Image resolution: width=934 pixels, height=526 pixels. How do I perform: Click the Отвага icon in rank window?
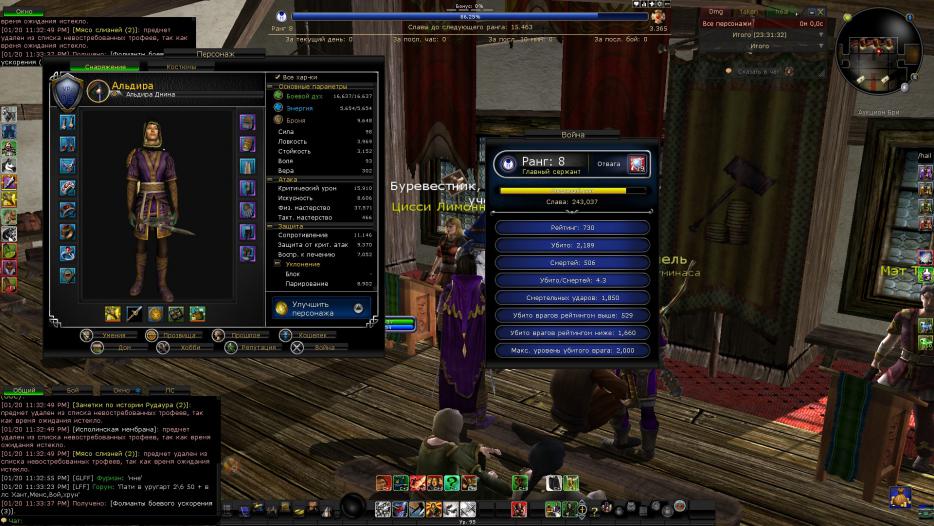click(637, 163)
